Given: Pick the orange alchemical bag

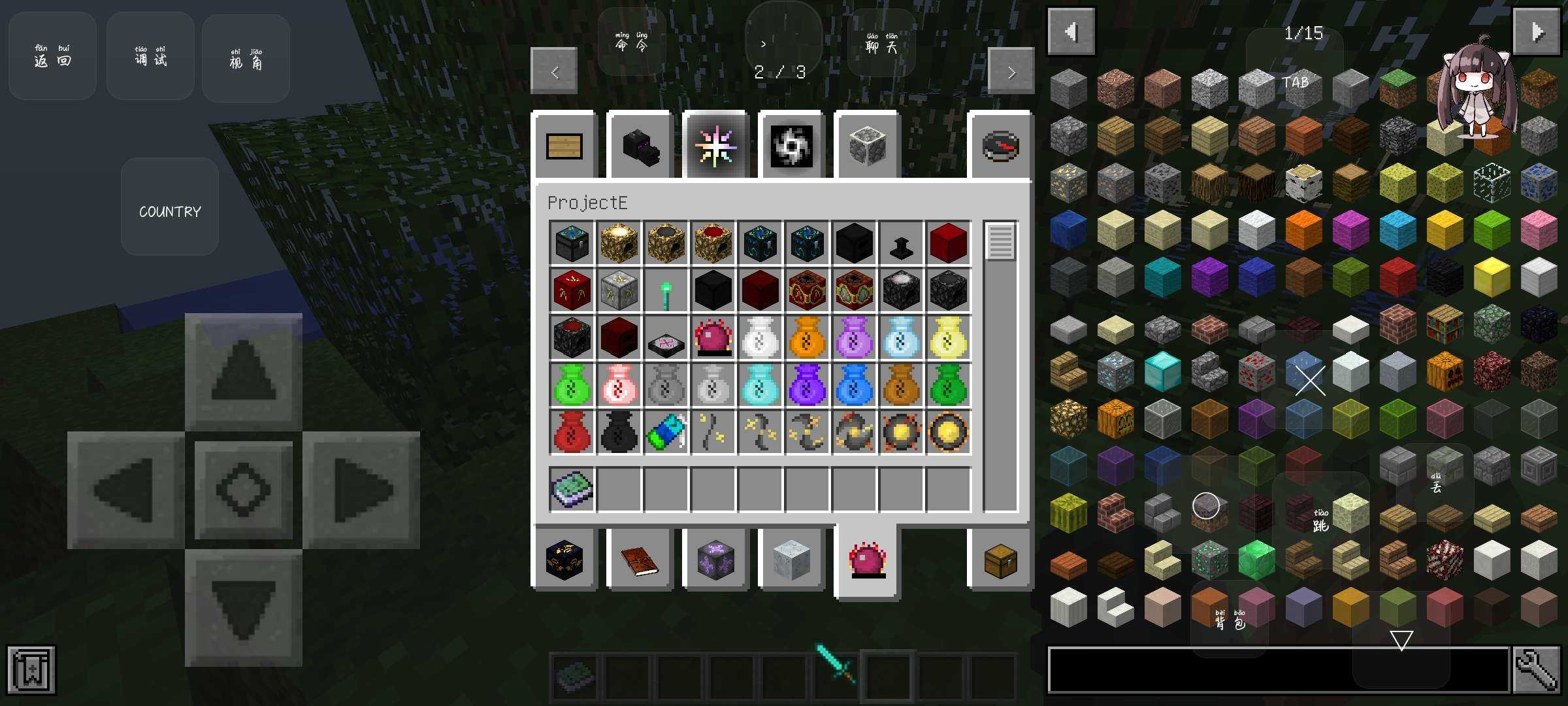Looking at the screenshot, I should [807, 338].
